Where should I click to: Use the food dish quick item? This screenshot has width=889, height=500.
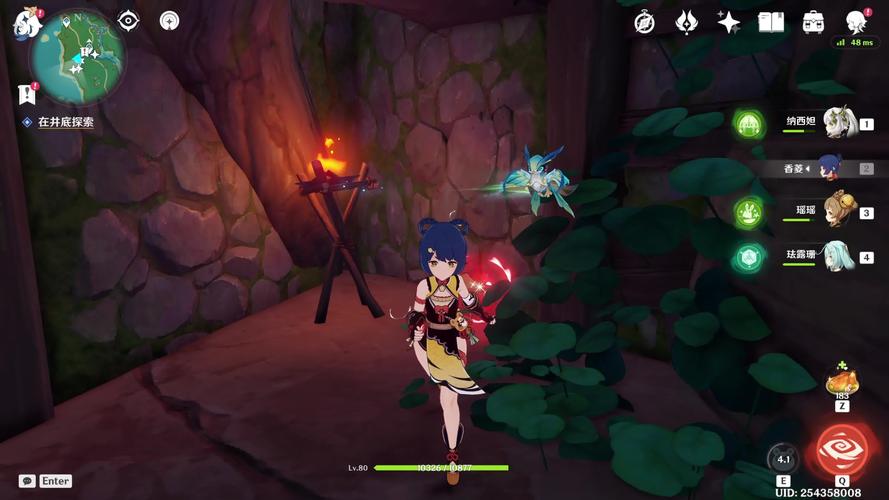tap(840, 384)
